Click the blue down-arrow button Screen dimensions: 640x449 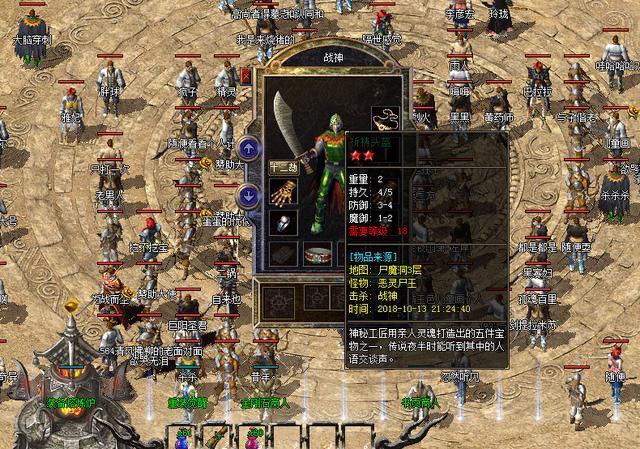pos(250,194)
